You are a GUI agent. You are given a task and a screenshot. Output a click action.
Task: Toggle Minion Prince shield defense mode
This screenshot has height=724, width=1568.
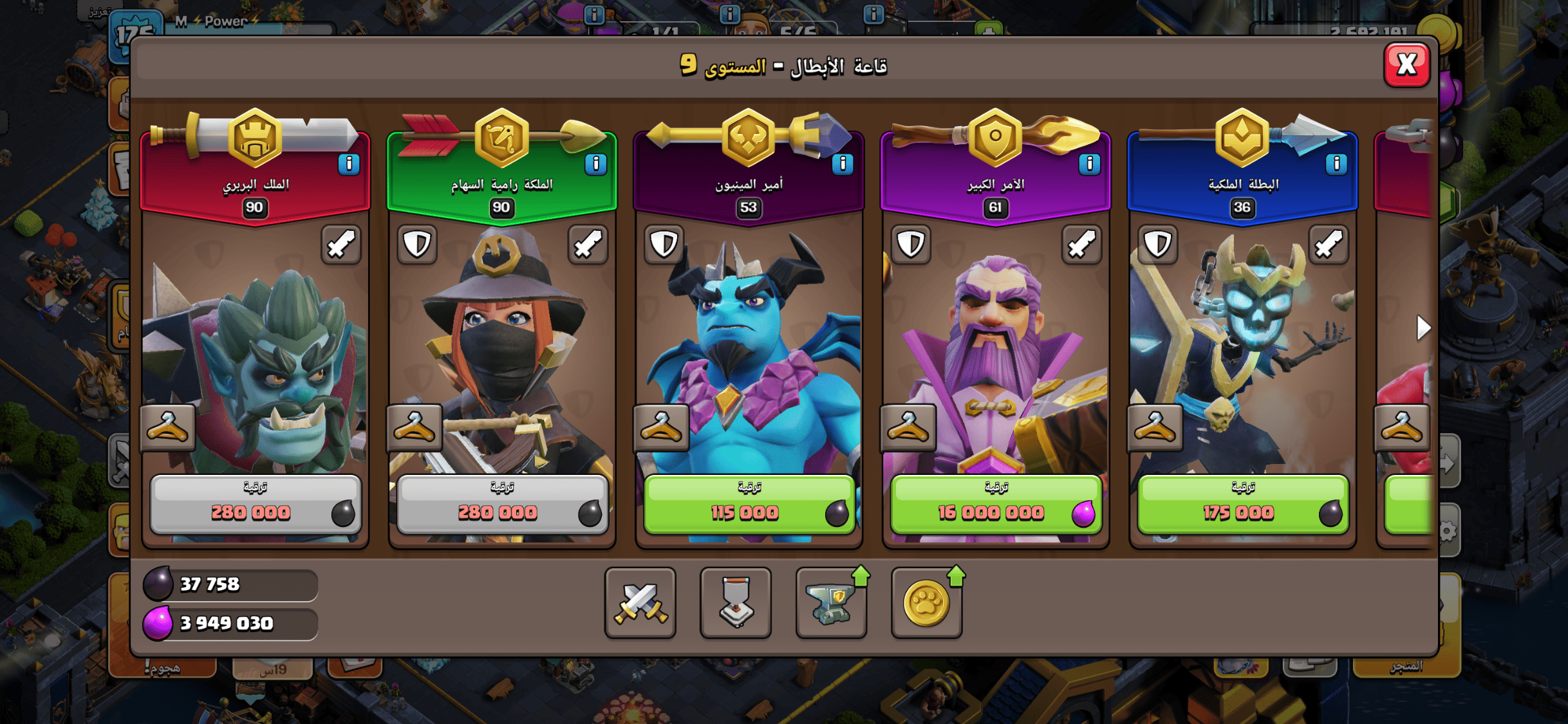pyautogui.click(x=664, y=245)
